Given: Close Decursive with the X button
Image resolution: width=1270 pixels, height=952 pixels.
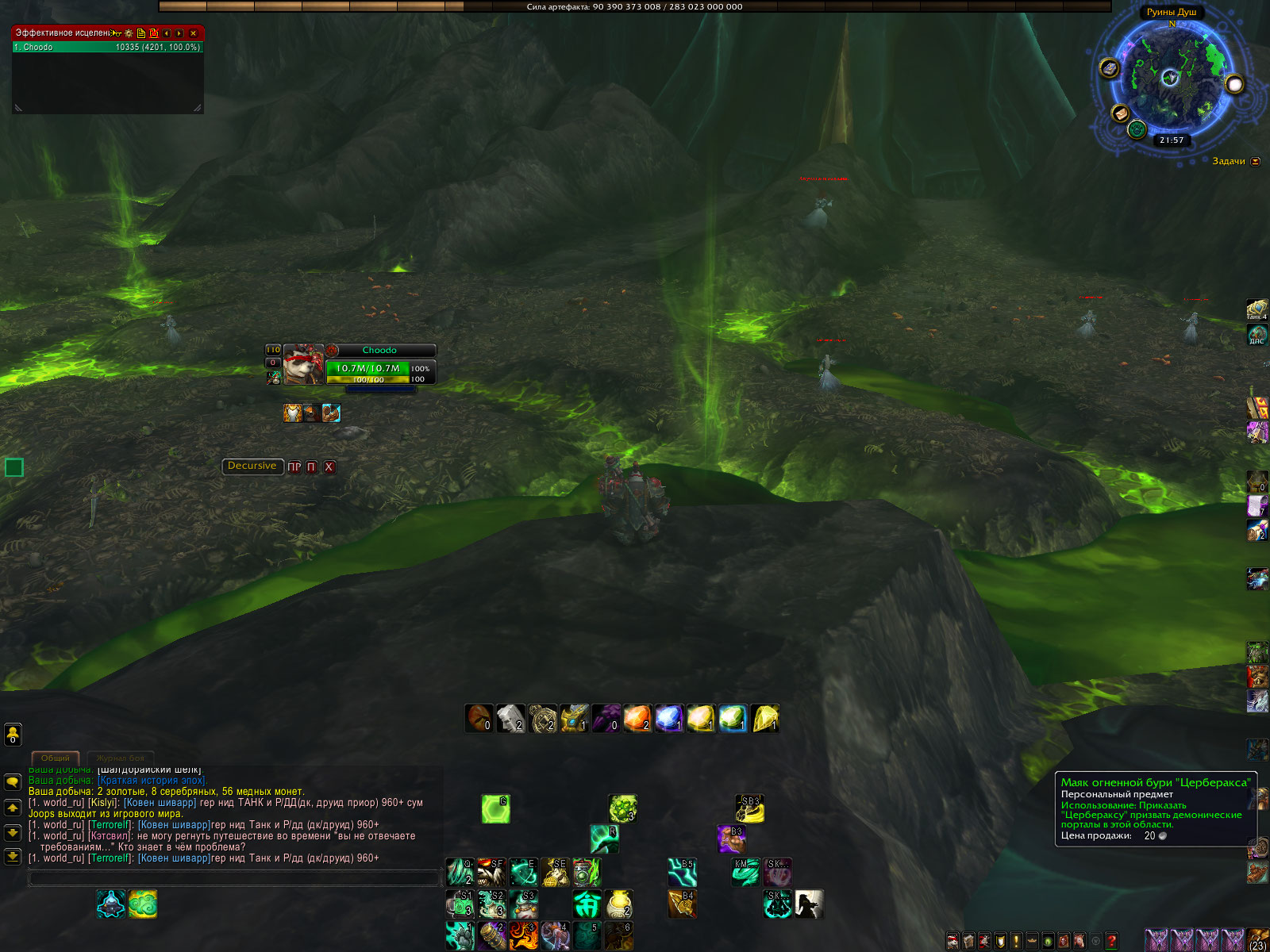Looking at the screenshot, I should pos(329,467).
